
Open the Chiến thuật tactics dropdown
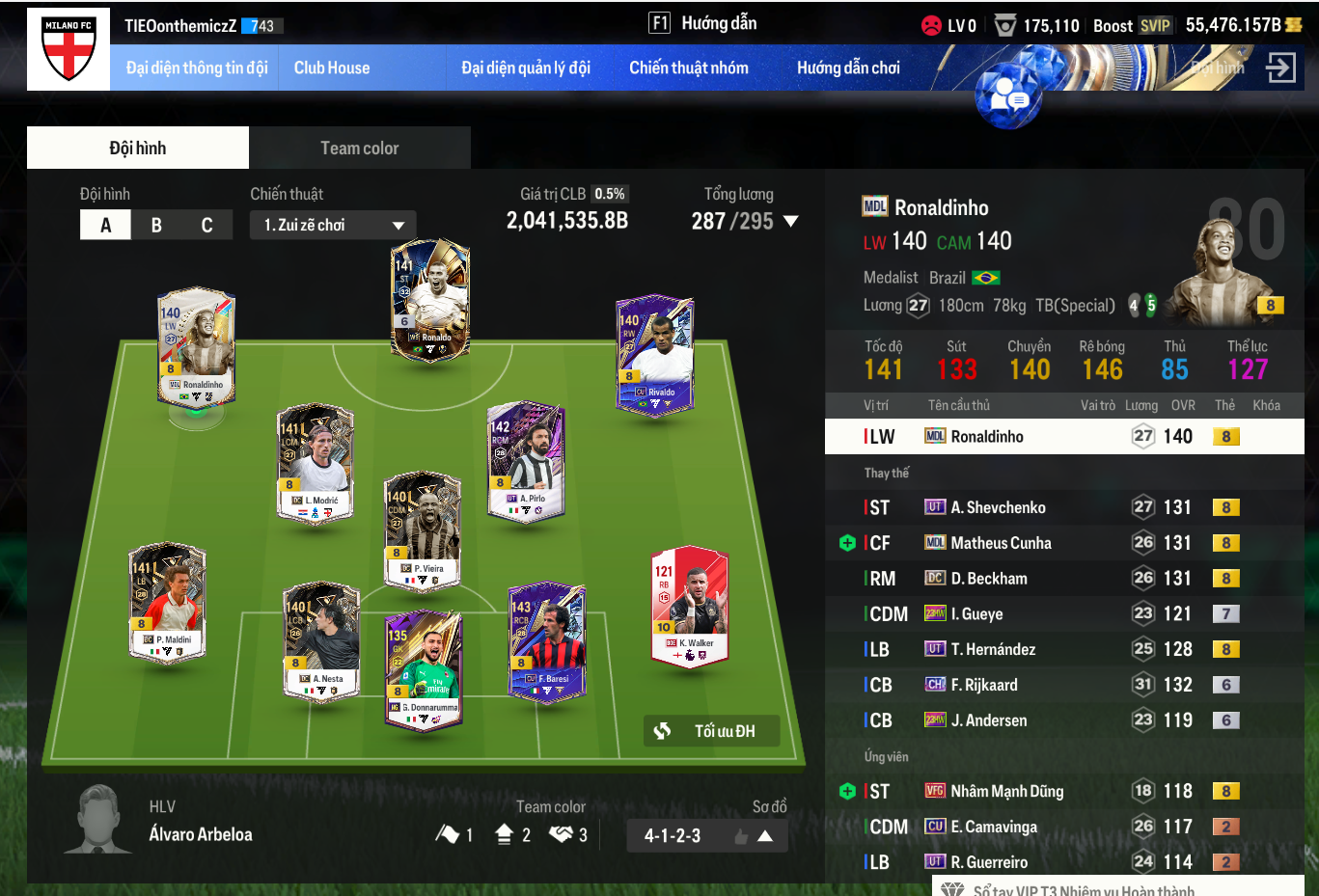coord(333,225)
